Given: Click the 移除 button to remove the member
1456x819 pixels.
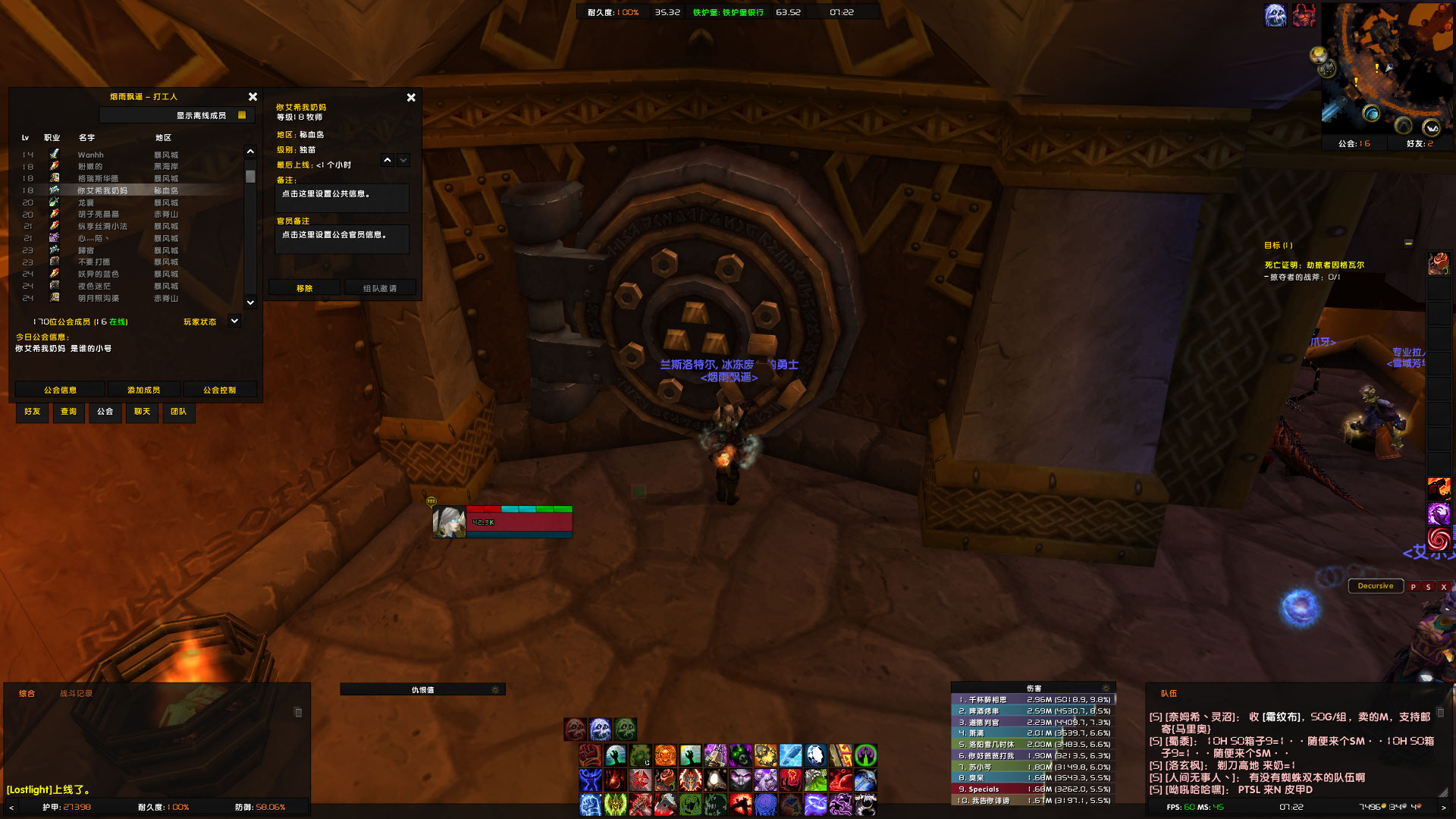Looking at the screenshot, I should point(303,287).
